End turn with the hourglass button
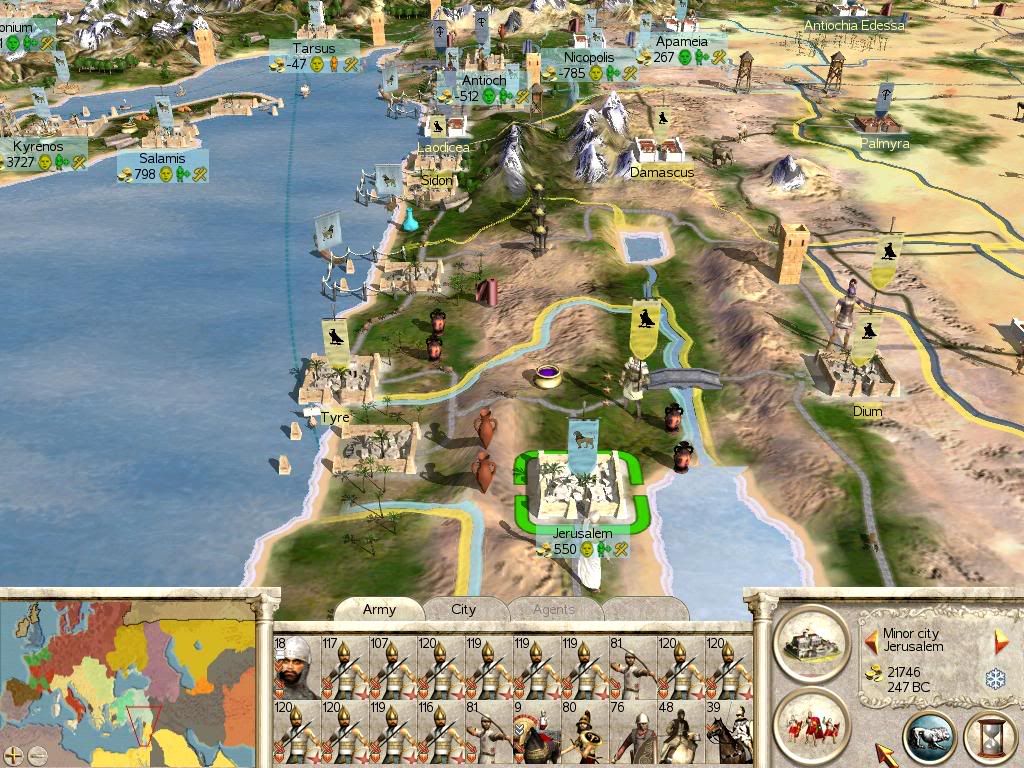This screenshot has height=768, width=1024. point(989,738)
